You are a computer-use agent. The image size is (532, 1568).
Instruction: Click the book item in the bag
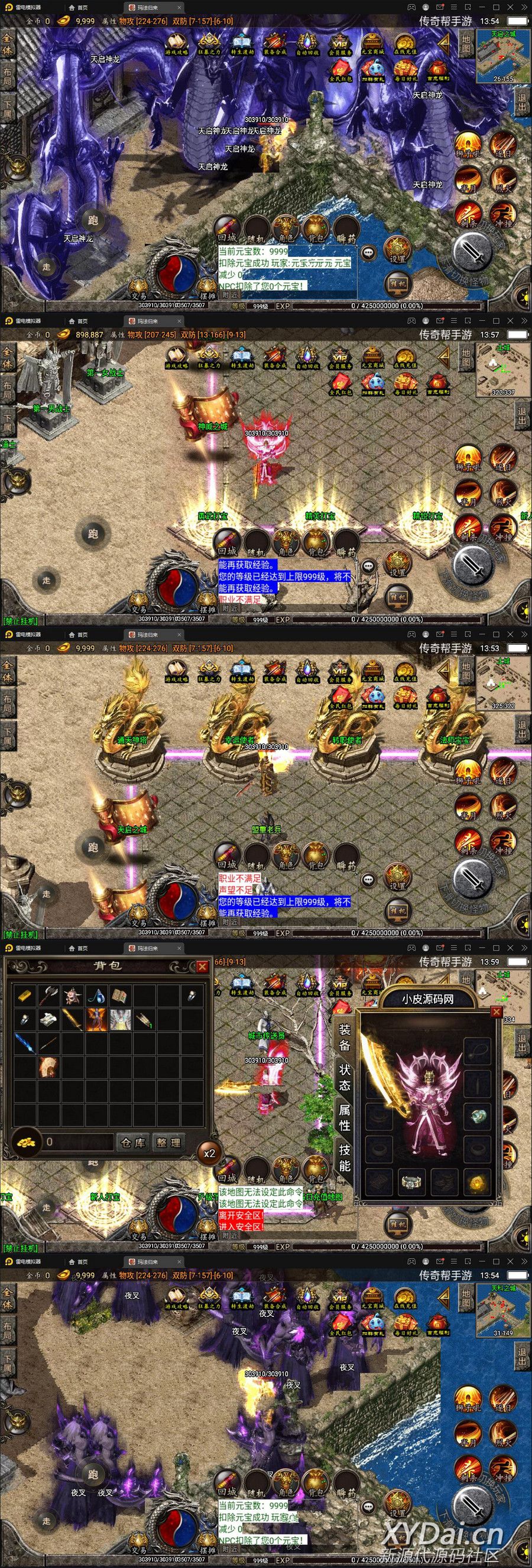pos(120,996)
